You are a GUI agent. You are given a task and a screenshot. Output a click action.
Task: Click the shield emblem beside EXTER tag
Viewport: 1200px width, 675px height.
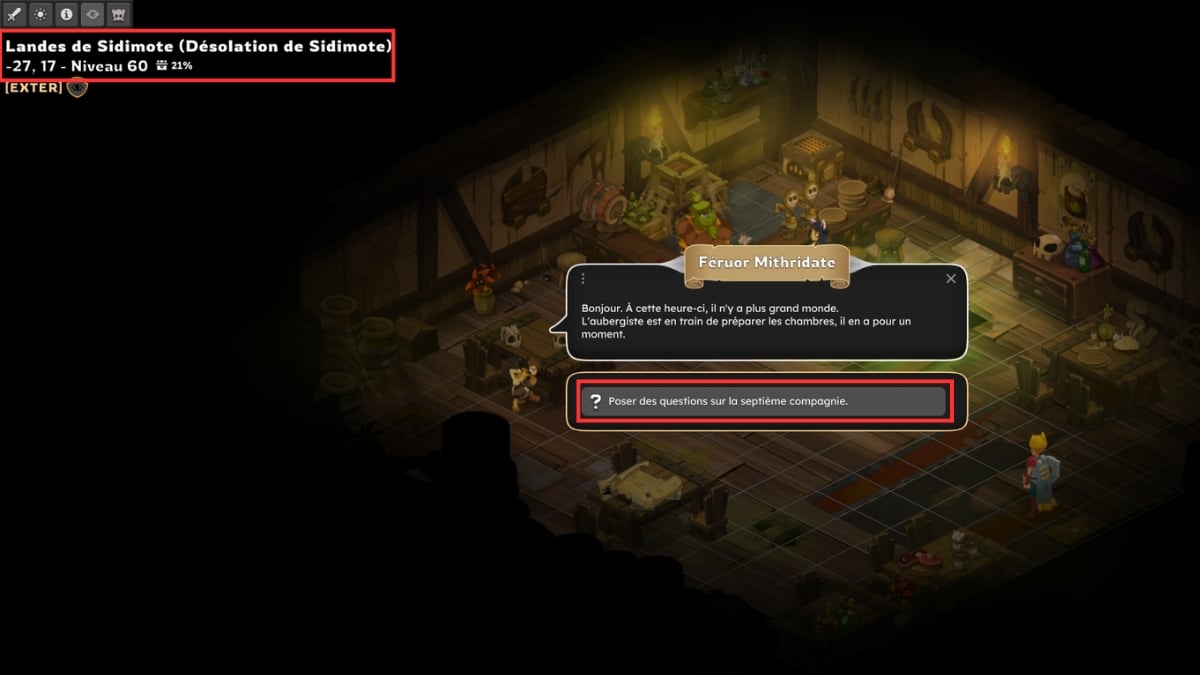click(x=77, y=88)
